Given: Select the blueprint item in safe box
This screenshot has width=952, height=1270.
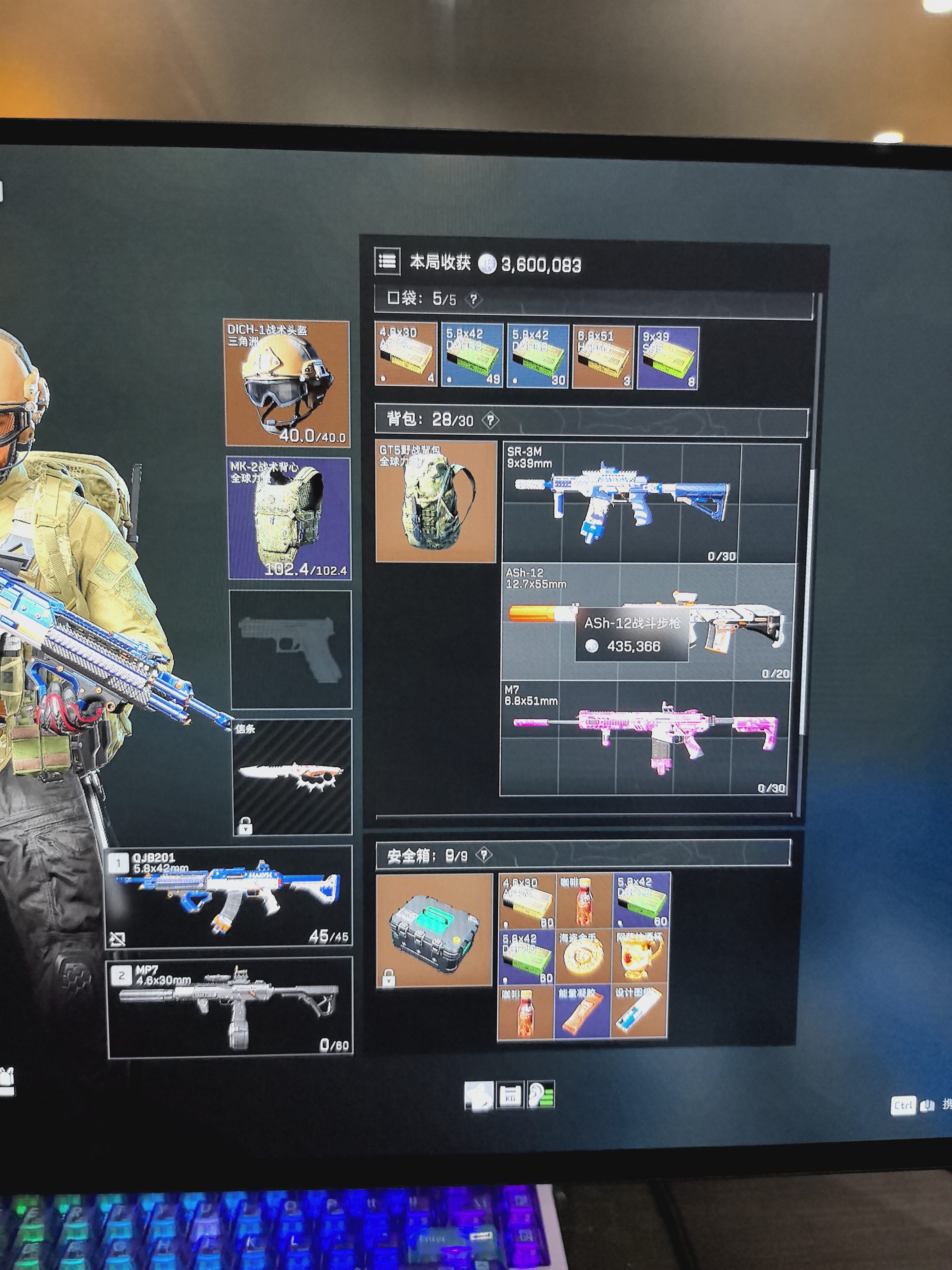Looking at the screenshot, I should point(638,1012).
